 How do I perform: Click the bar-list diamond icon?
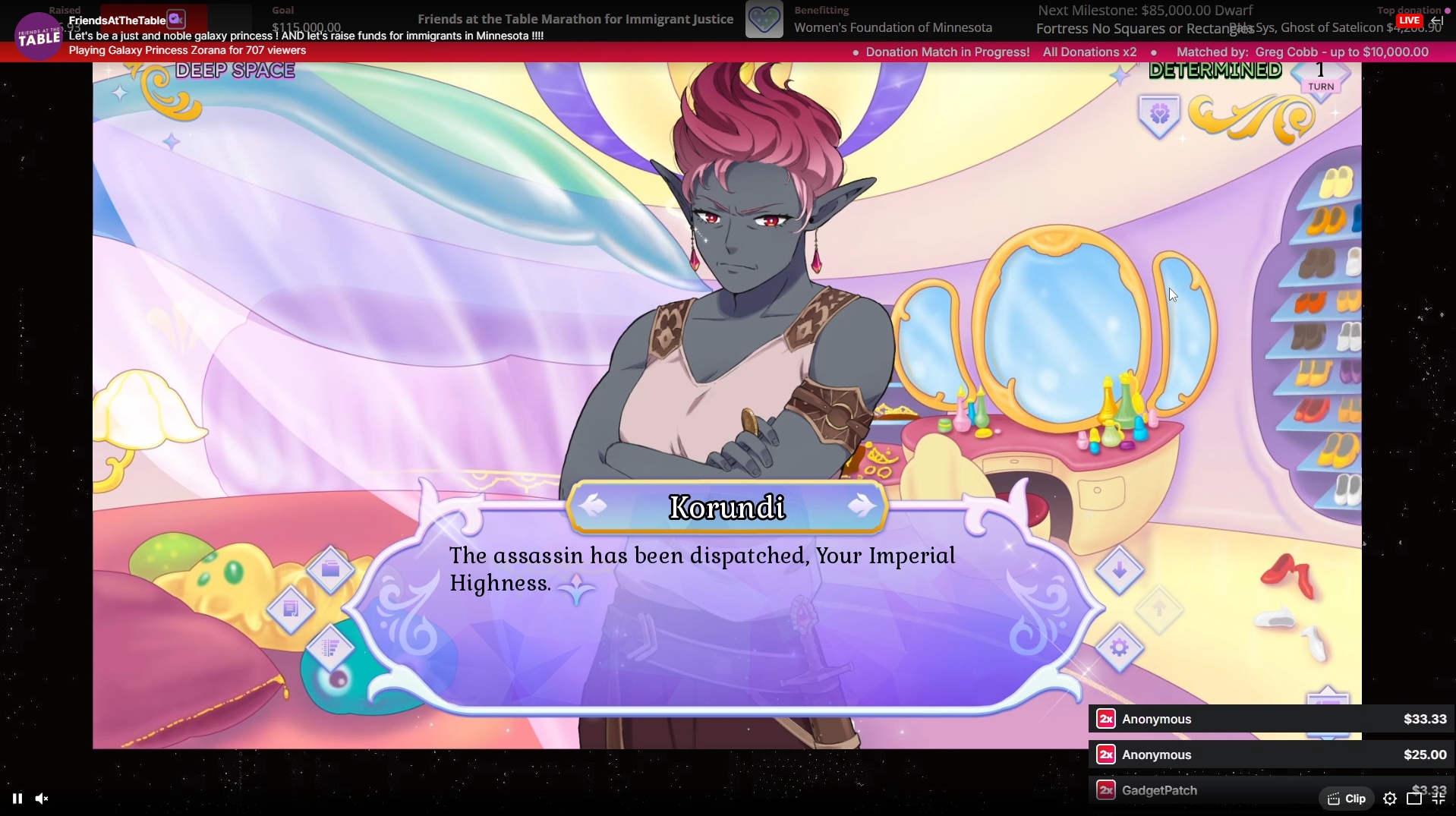pos(330,648)
